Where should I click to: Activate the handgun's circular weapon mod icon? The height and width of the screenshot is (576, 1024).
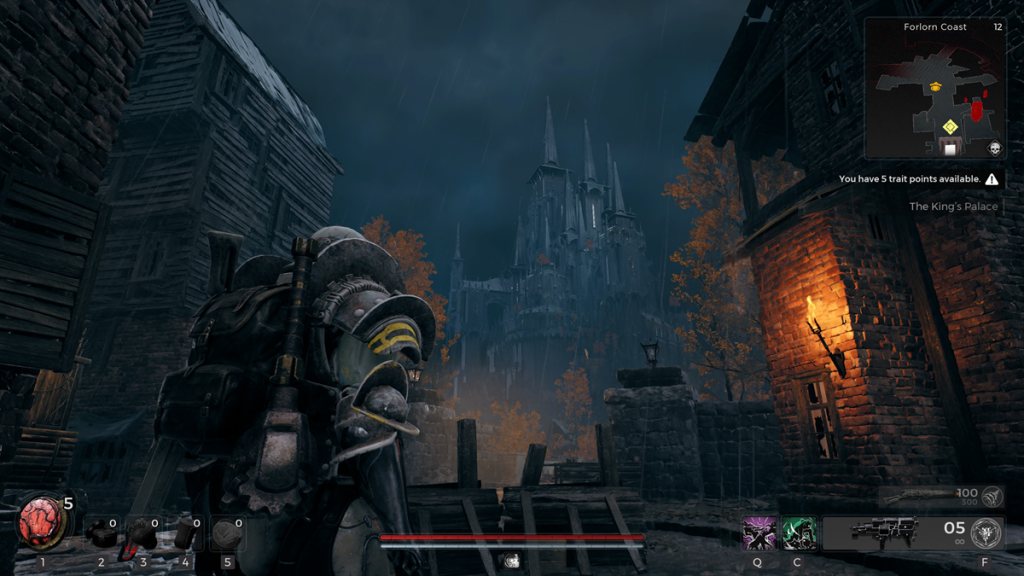tap(986, 533)
